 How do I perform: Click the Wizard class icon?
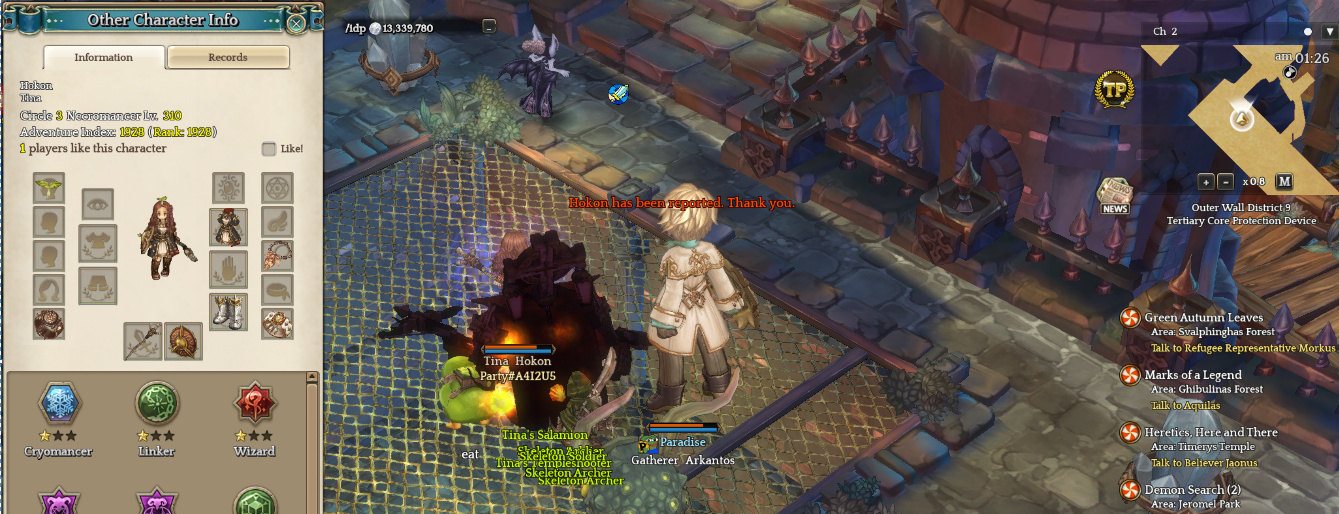tap(254, 404)
